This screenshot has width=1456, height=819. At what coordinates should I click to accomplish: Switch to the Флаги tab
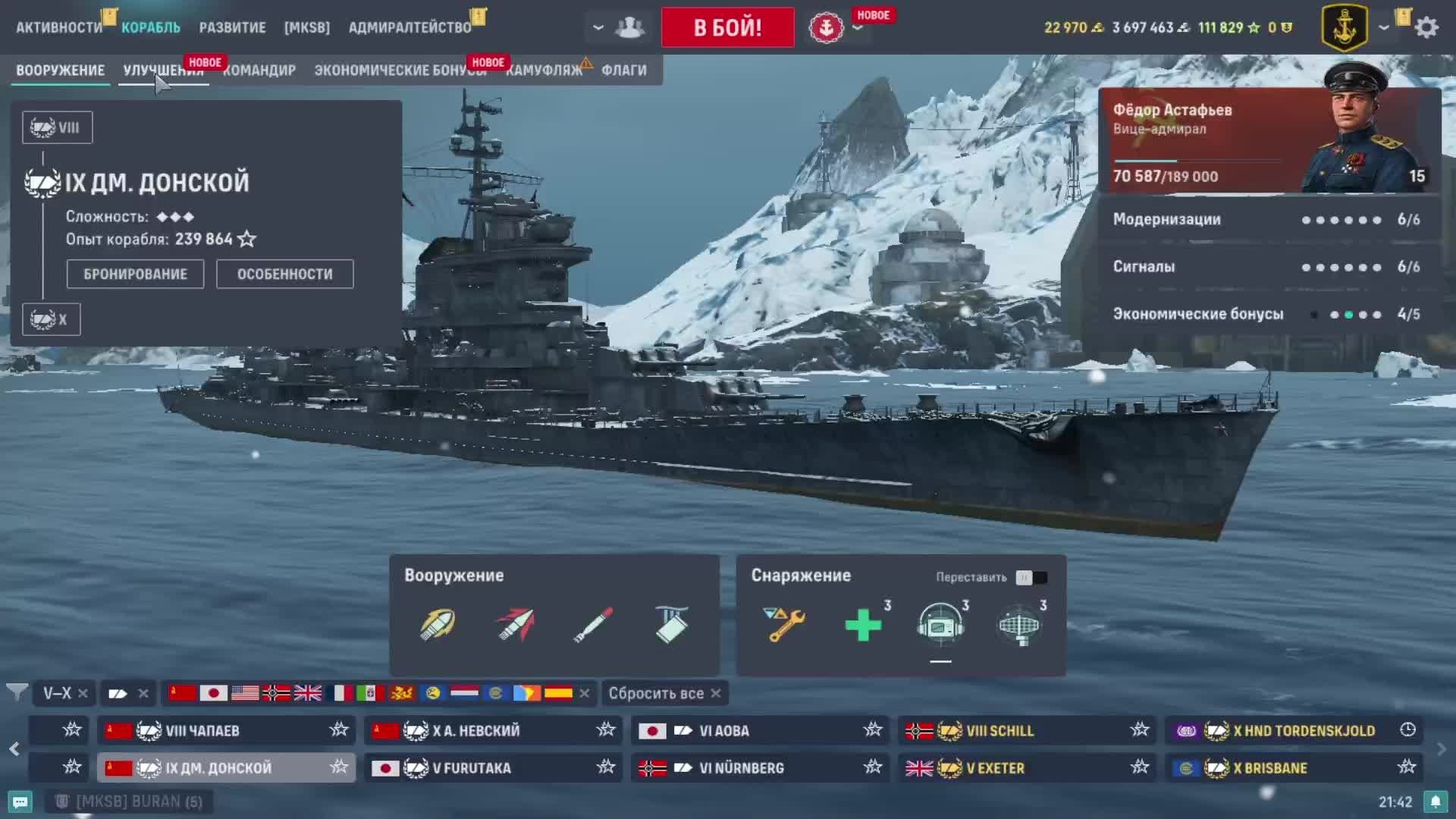pos(623,71)
